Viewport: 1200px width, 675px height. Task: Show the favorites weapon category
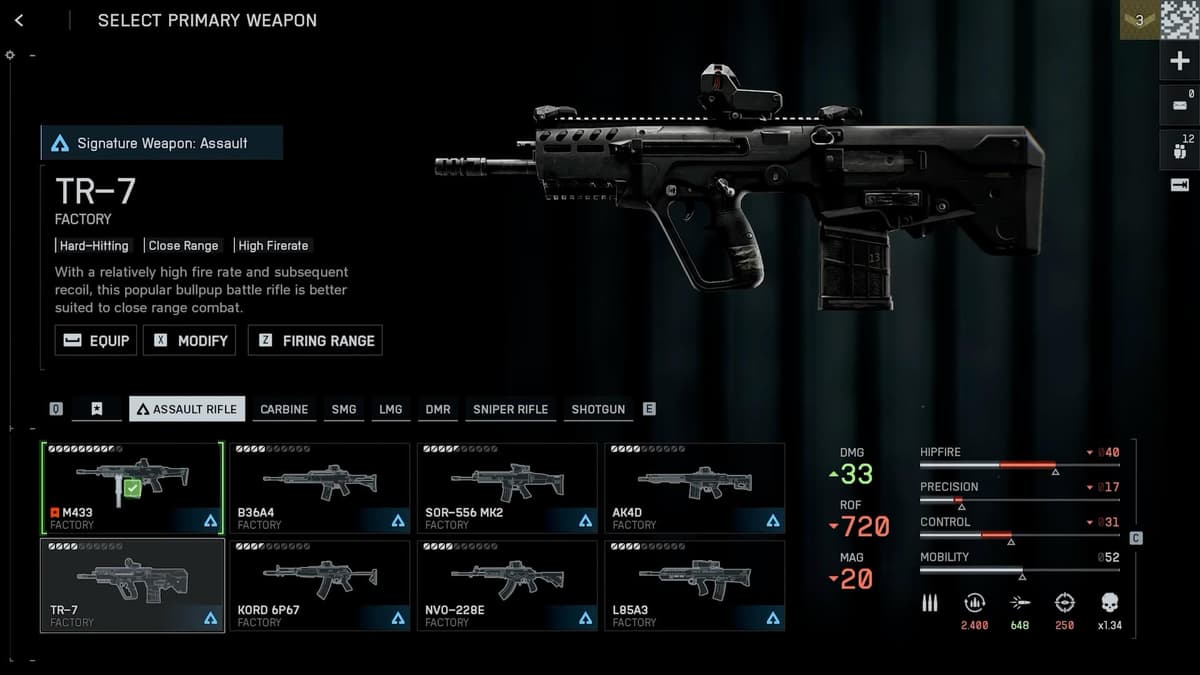click(x=96, y=409)
